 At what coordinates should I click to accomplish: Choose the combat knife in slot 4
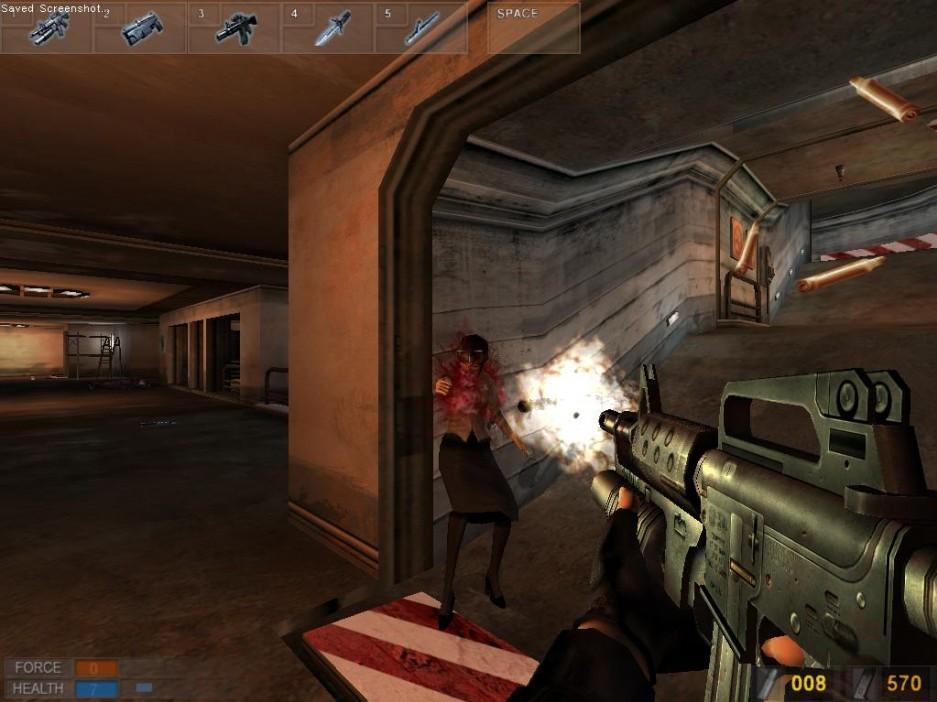pyautogui.click(x=330, y=29)
